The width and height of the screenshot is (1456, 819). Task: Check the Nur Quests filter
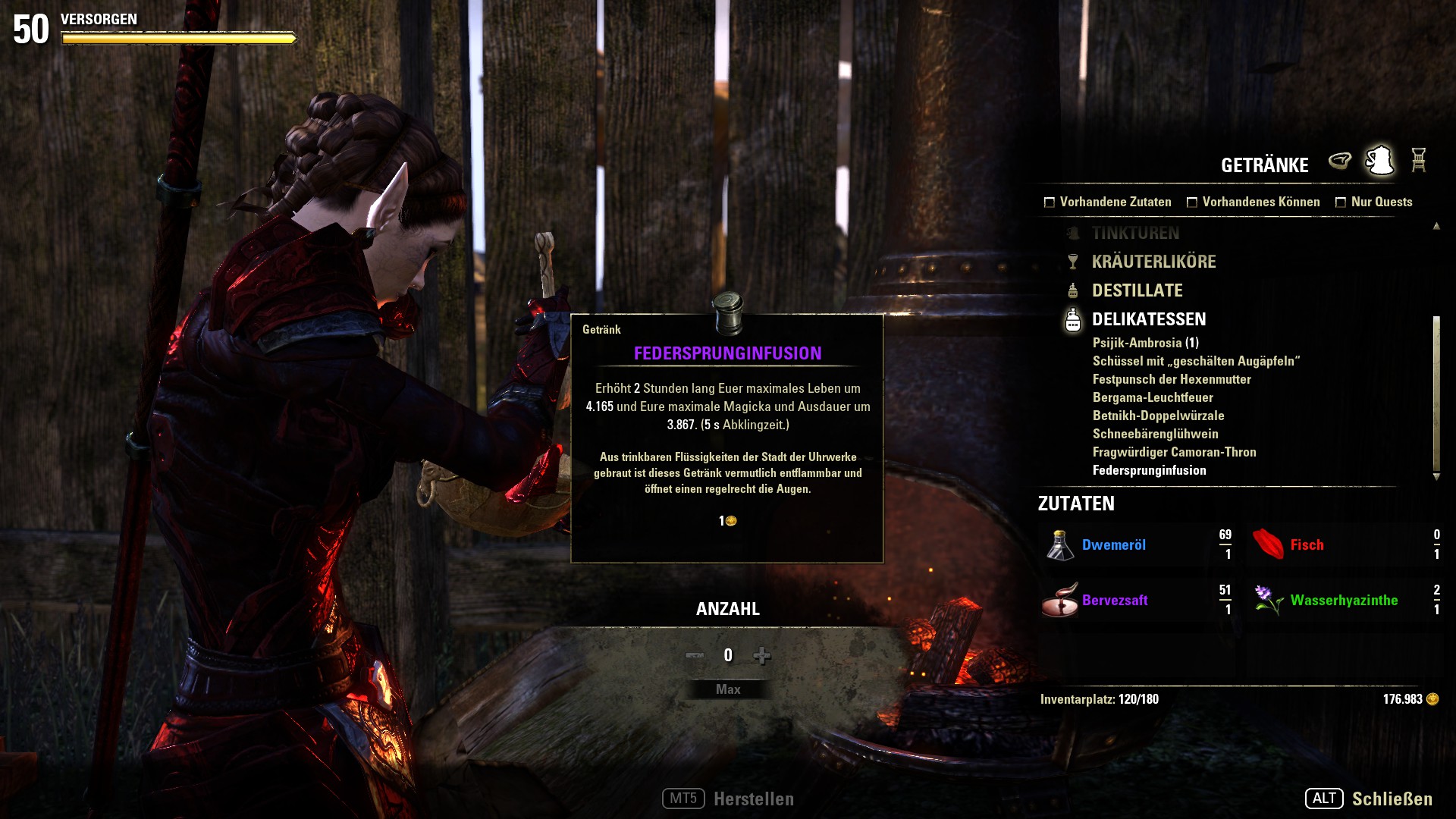tap(1341, 202)
